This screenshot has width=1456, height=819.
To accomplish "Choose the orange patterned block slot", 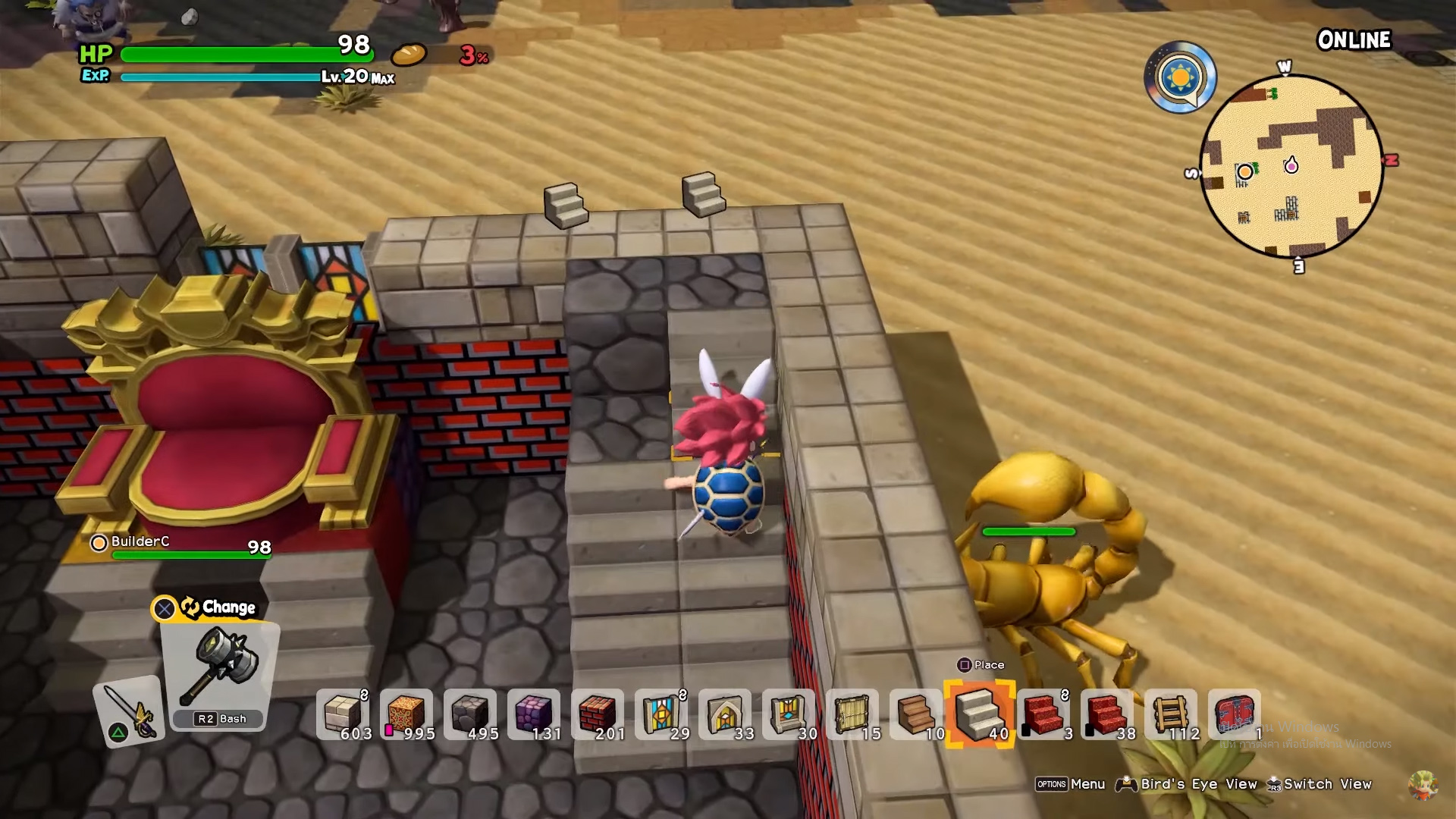I will click(406, 714).
